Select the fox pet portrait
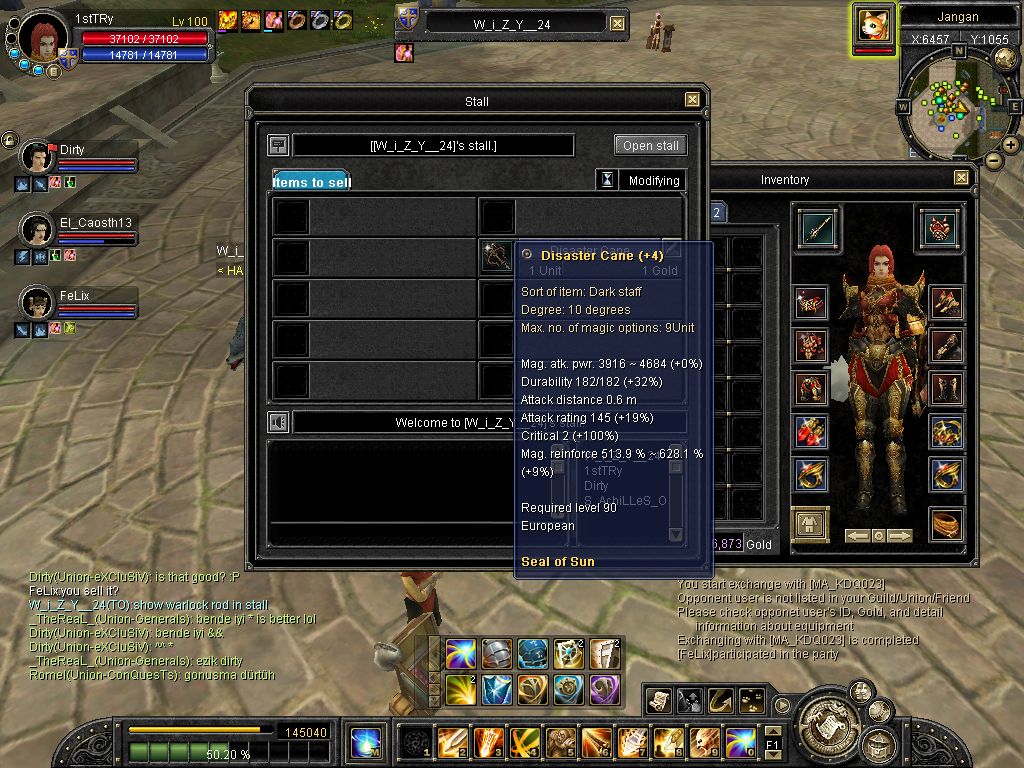 coord(873,24)
